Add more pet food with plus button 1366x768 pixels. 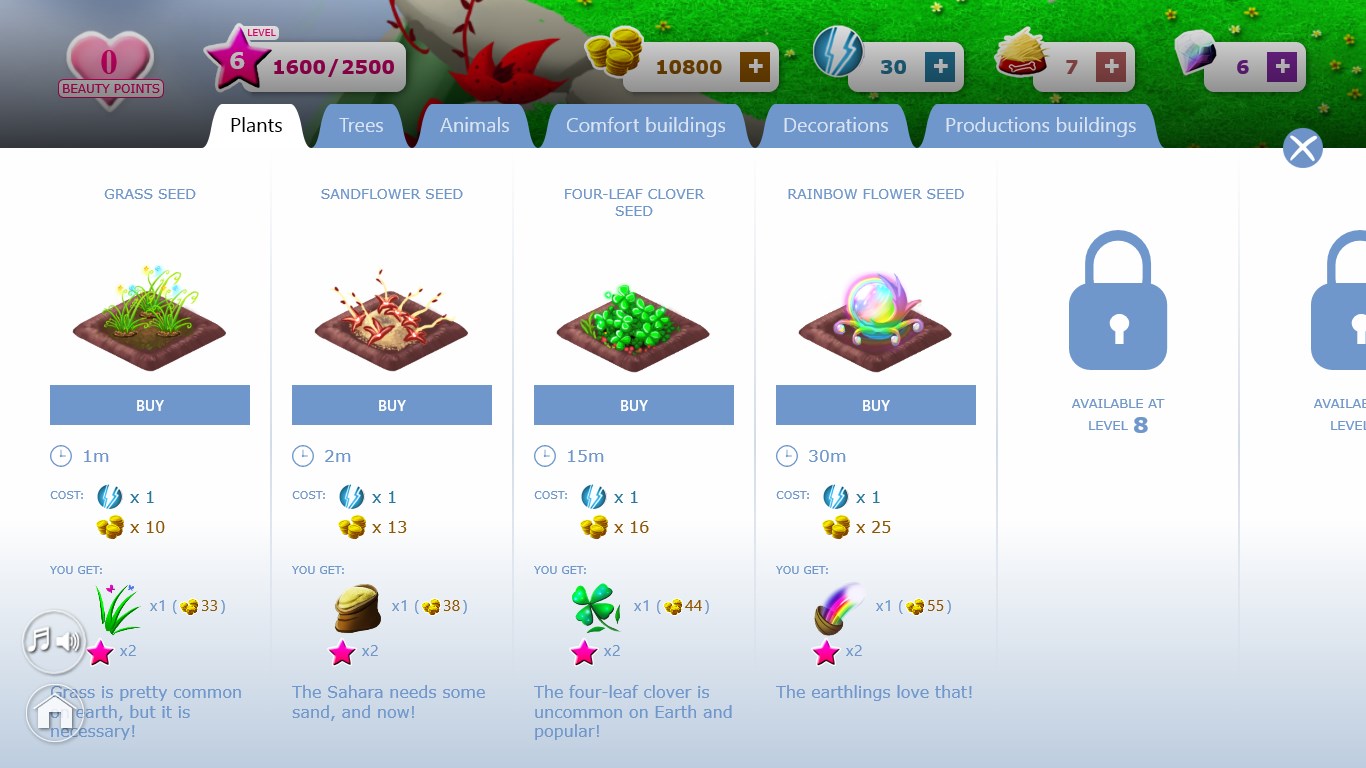[1111, 67]
